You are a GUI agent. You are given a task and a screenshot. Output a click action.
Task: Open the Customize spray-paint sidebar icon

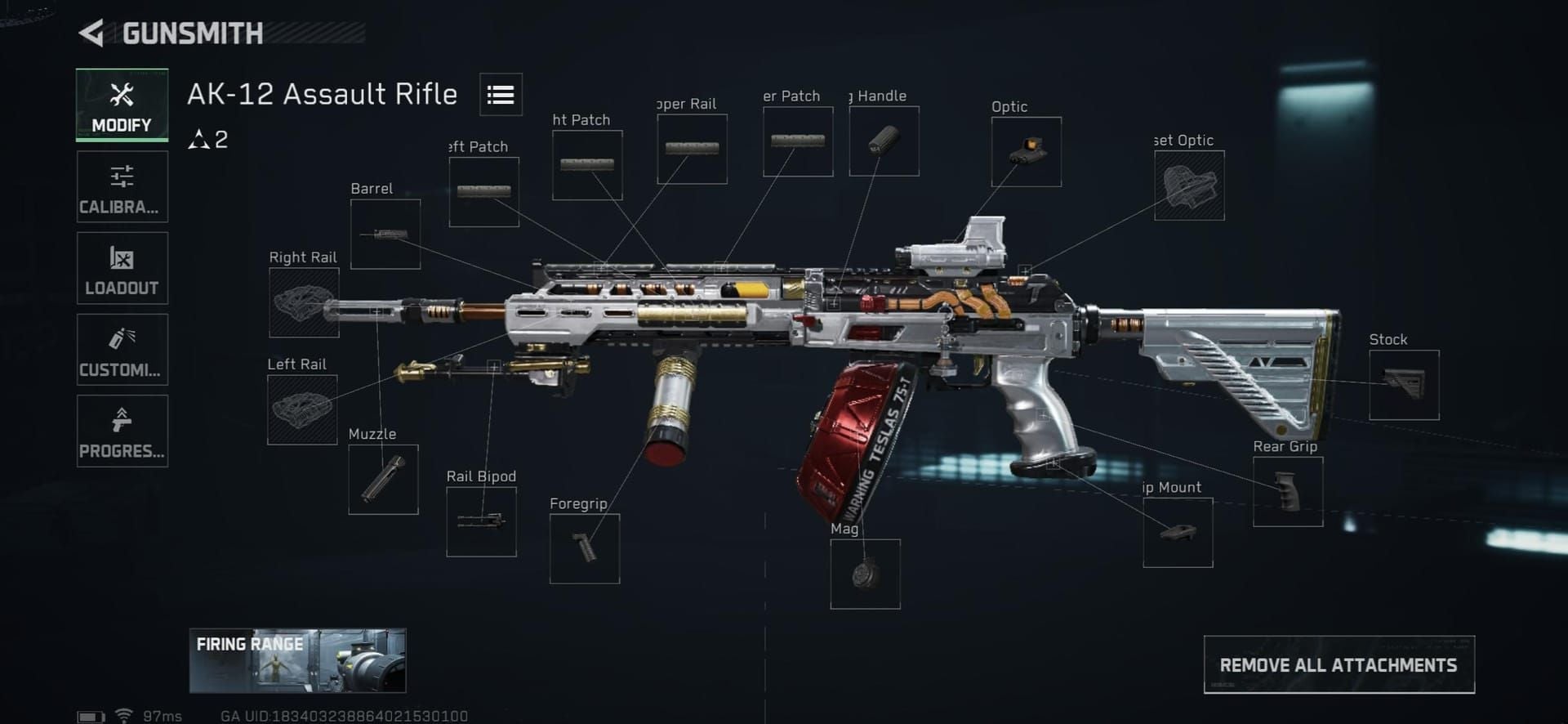click(121, 350)
